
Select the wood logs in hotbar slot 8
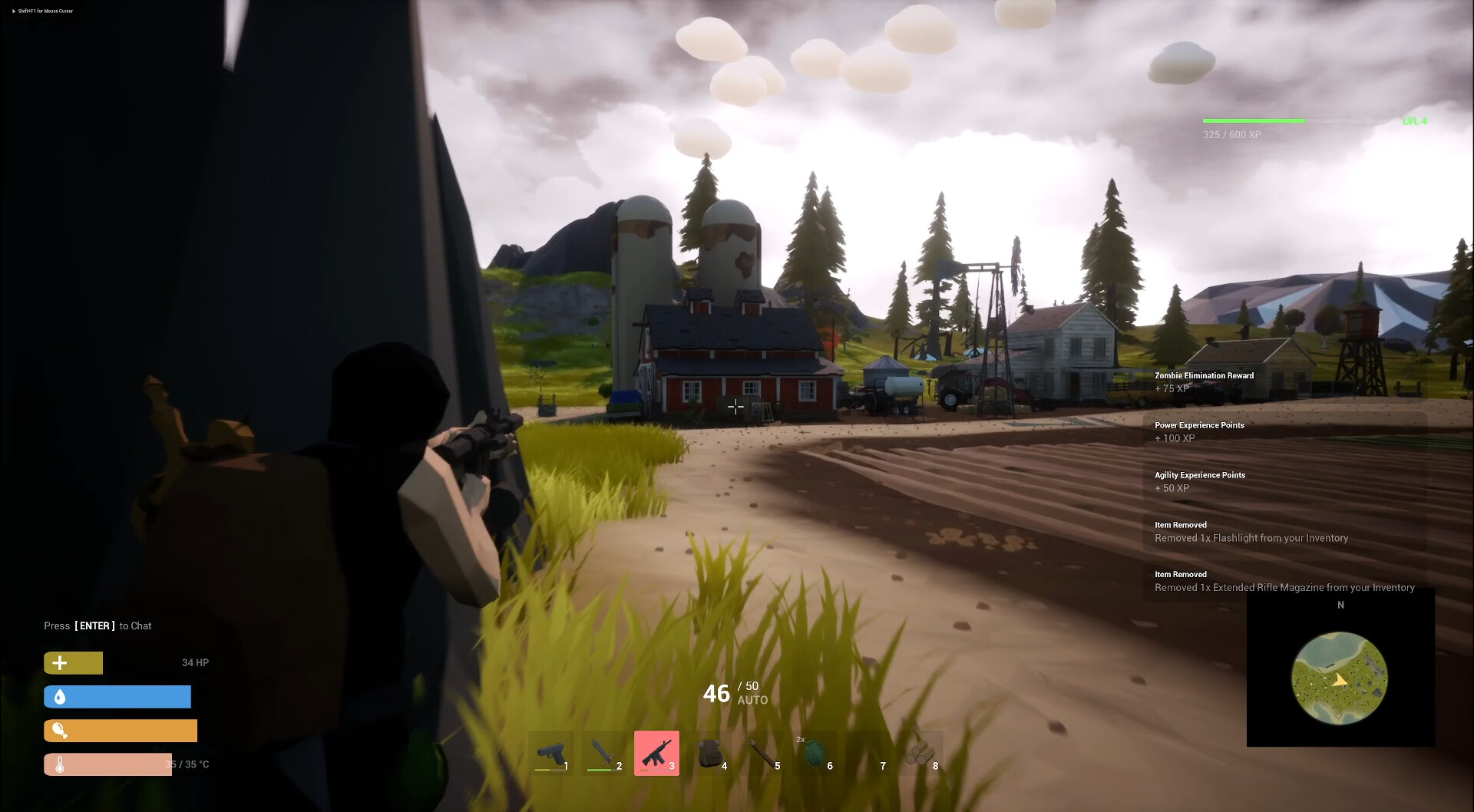click(920, 753)
